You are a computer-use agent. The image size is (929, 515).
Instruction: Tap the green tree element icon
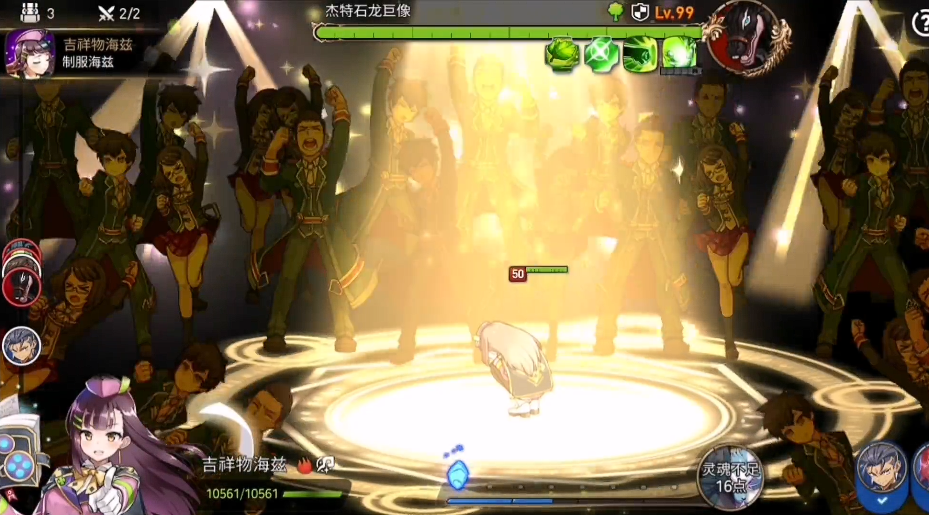point(615,12)
